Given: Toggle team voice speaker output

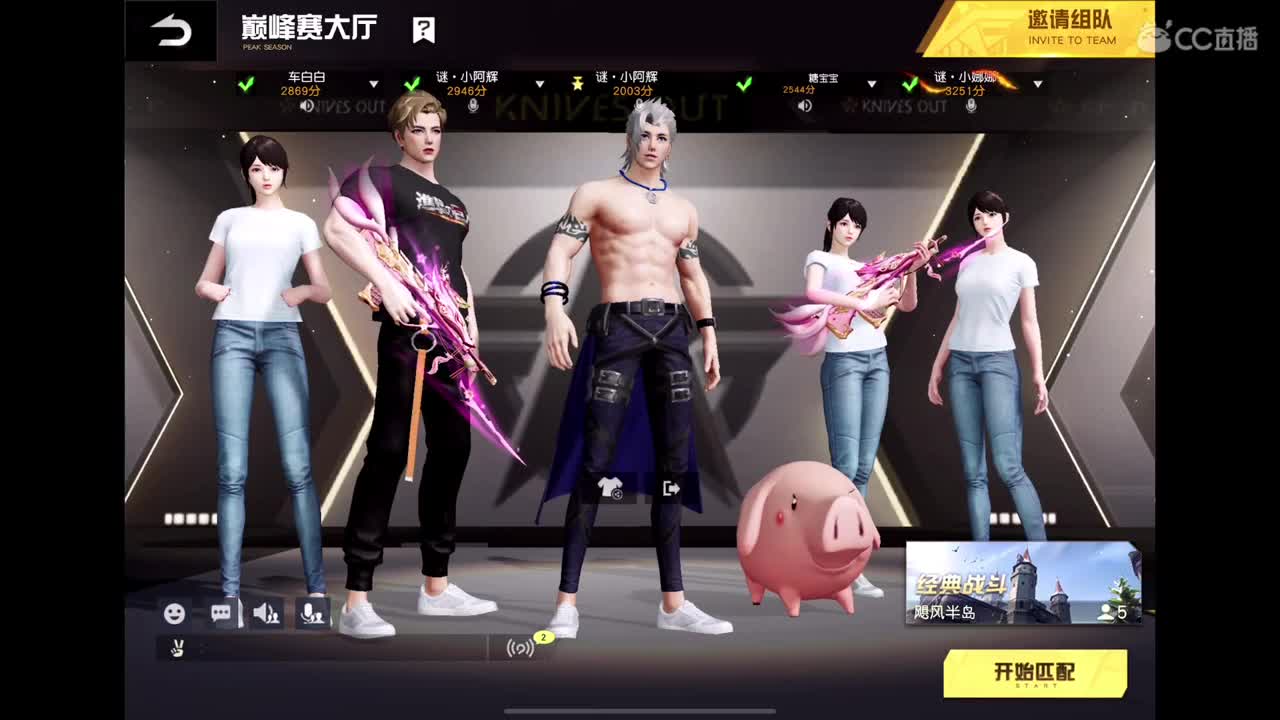Looking at the screenshot, I should tap(268, 610).
